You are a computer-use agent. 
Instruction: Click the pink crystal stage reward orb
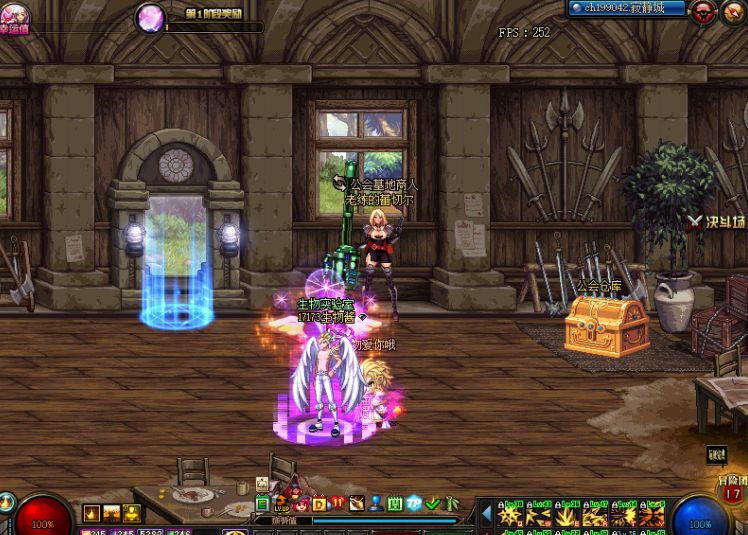coord(151,17)
